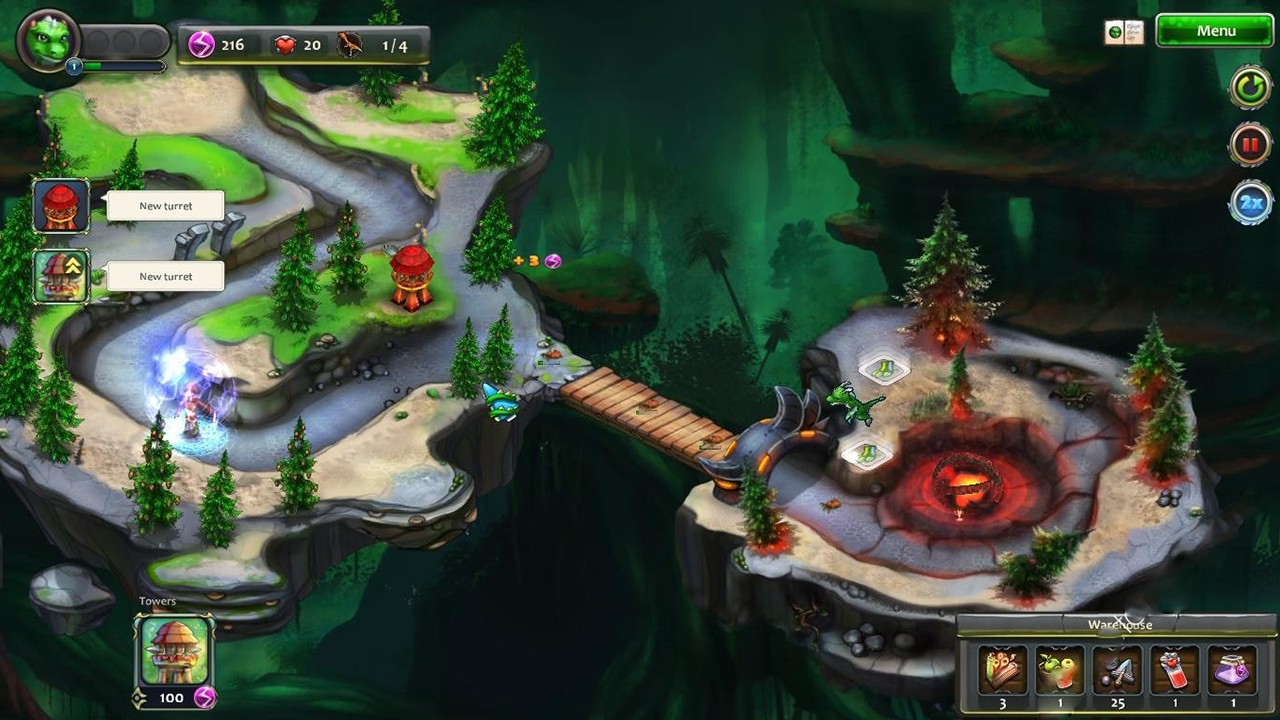Screen dimensions: 1280x720
Task: Select the green turret upgrade icon
Action: [61, 275]
